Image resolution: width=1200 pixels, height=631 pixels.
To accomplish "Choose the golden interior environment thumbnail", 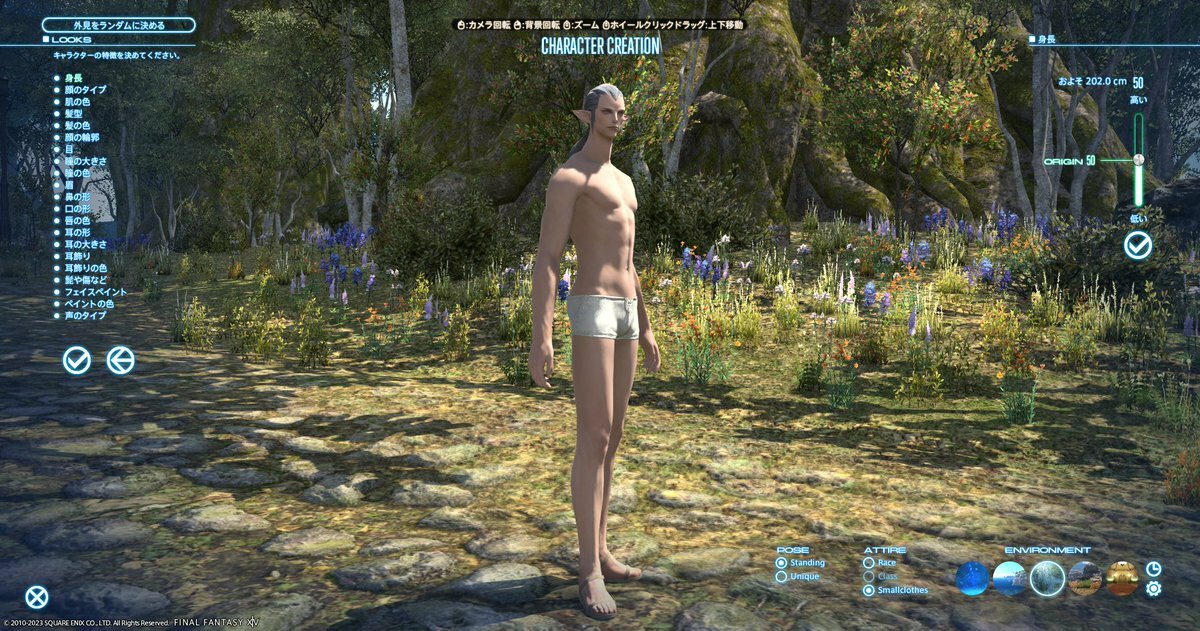I will pos(1123,578).
